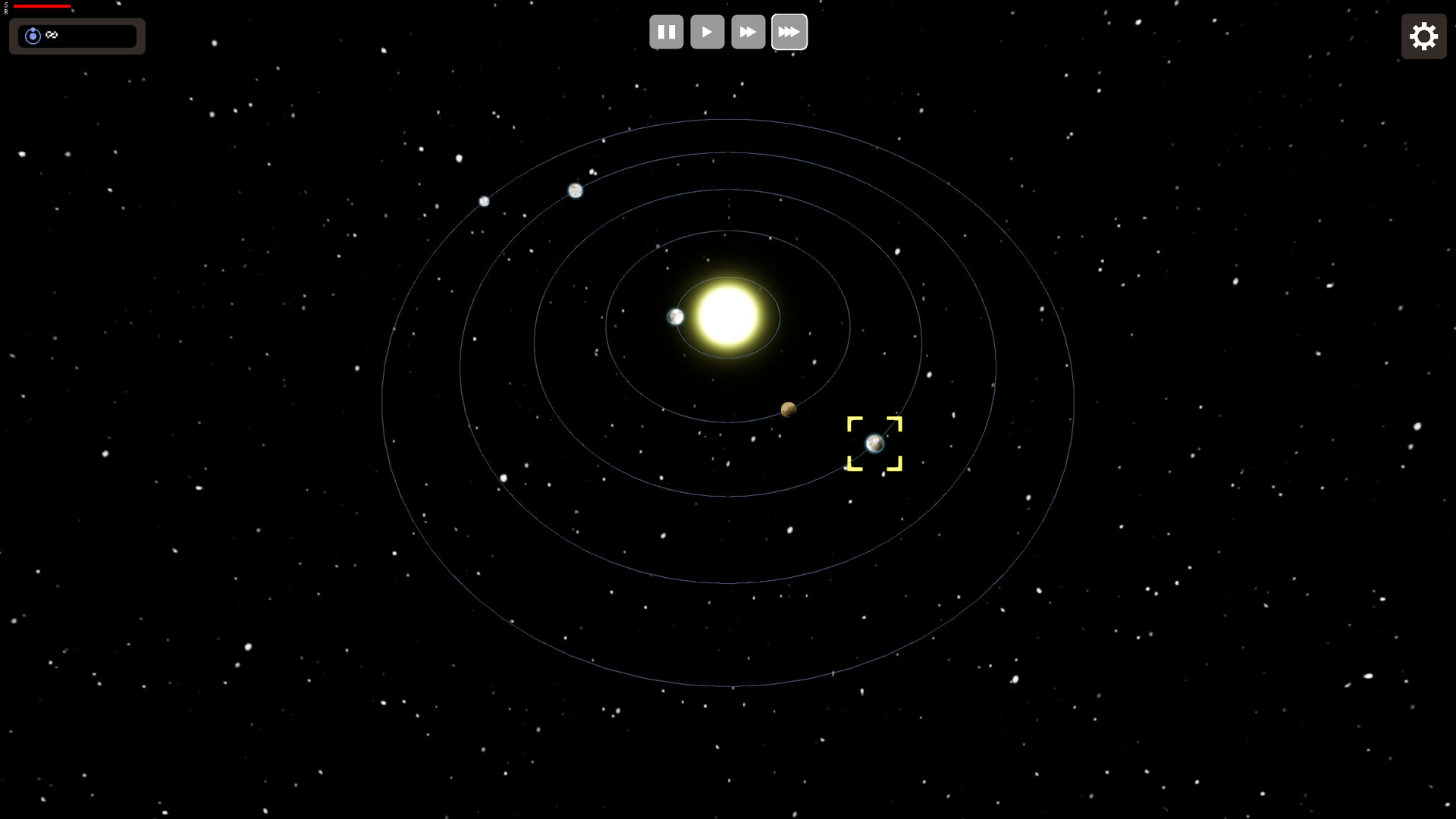Resume normal simulation speed with play button
Viewport: 1456px width, 819px height.
click(x=707, y=31)
